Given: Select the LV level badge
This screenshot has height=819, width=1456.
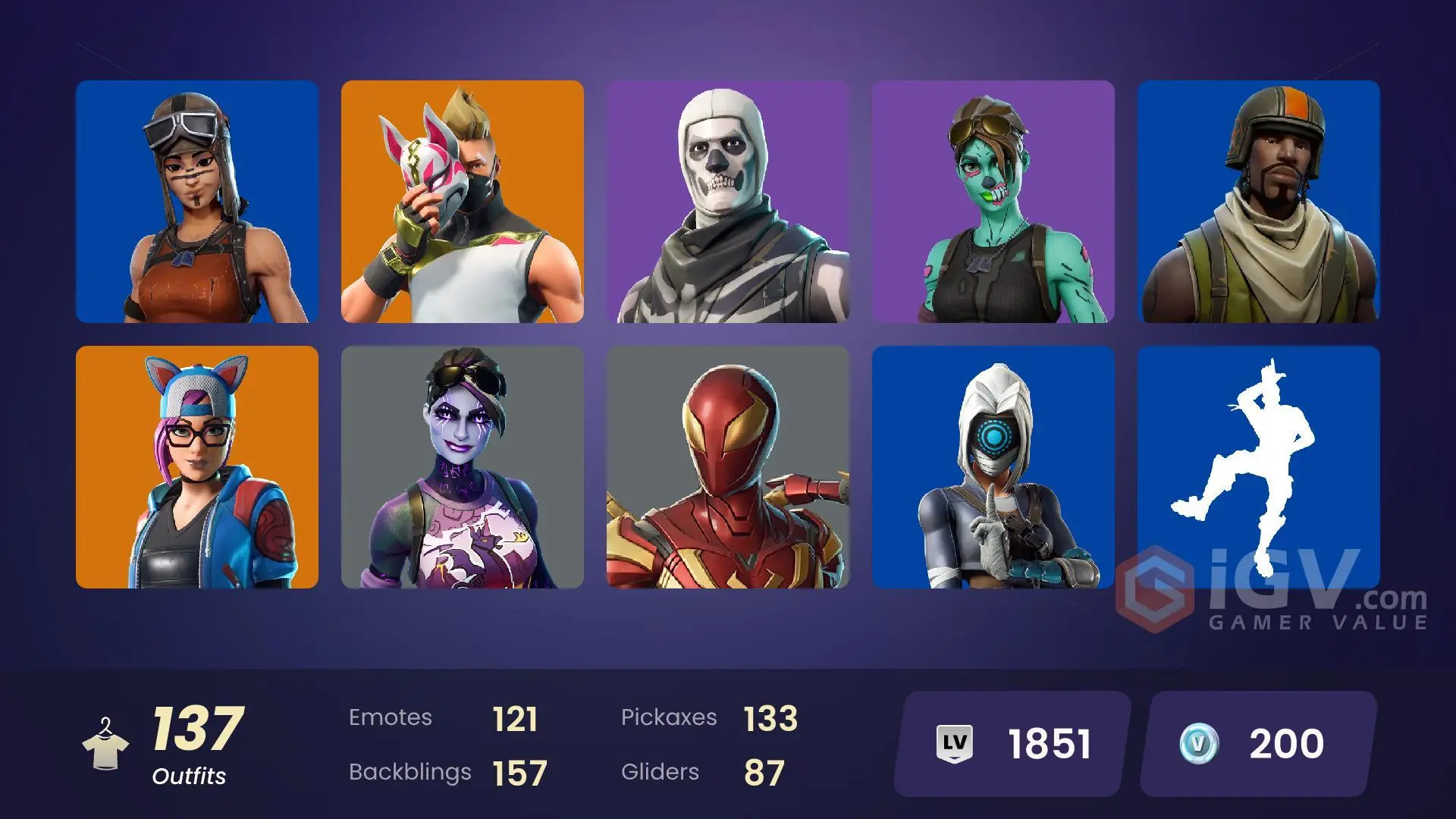Looking at the screenshot, I should [x=954, y=744].
